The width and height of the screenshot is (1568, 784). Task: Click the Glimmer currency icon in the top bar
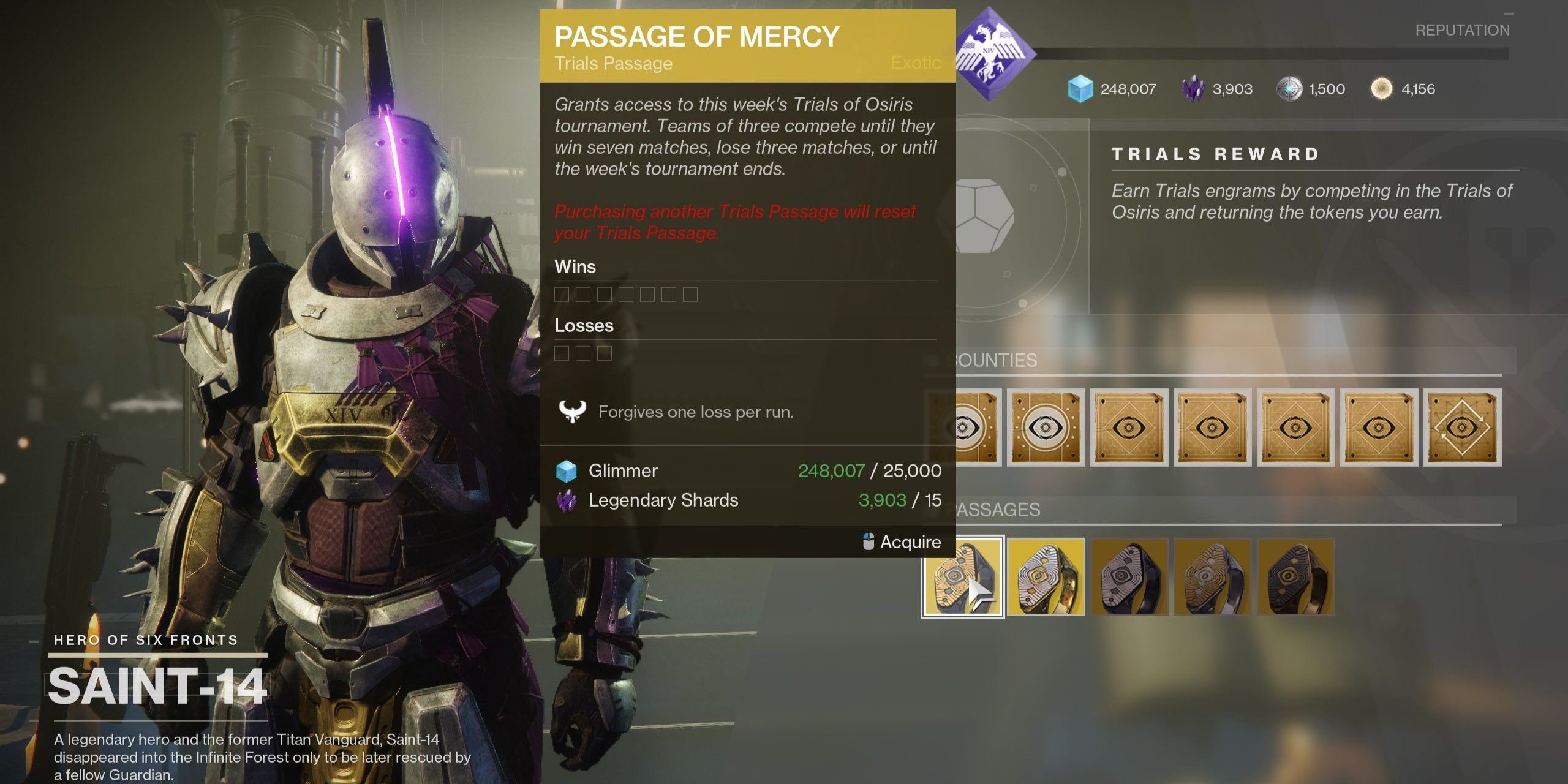1082,89
